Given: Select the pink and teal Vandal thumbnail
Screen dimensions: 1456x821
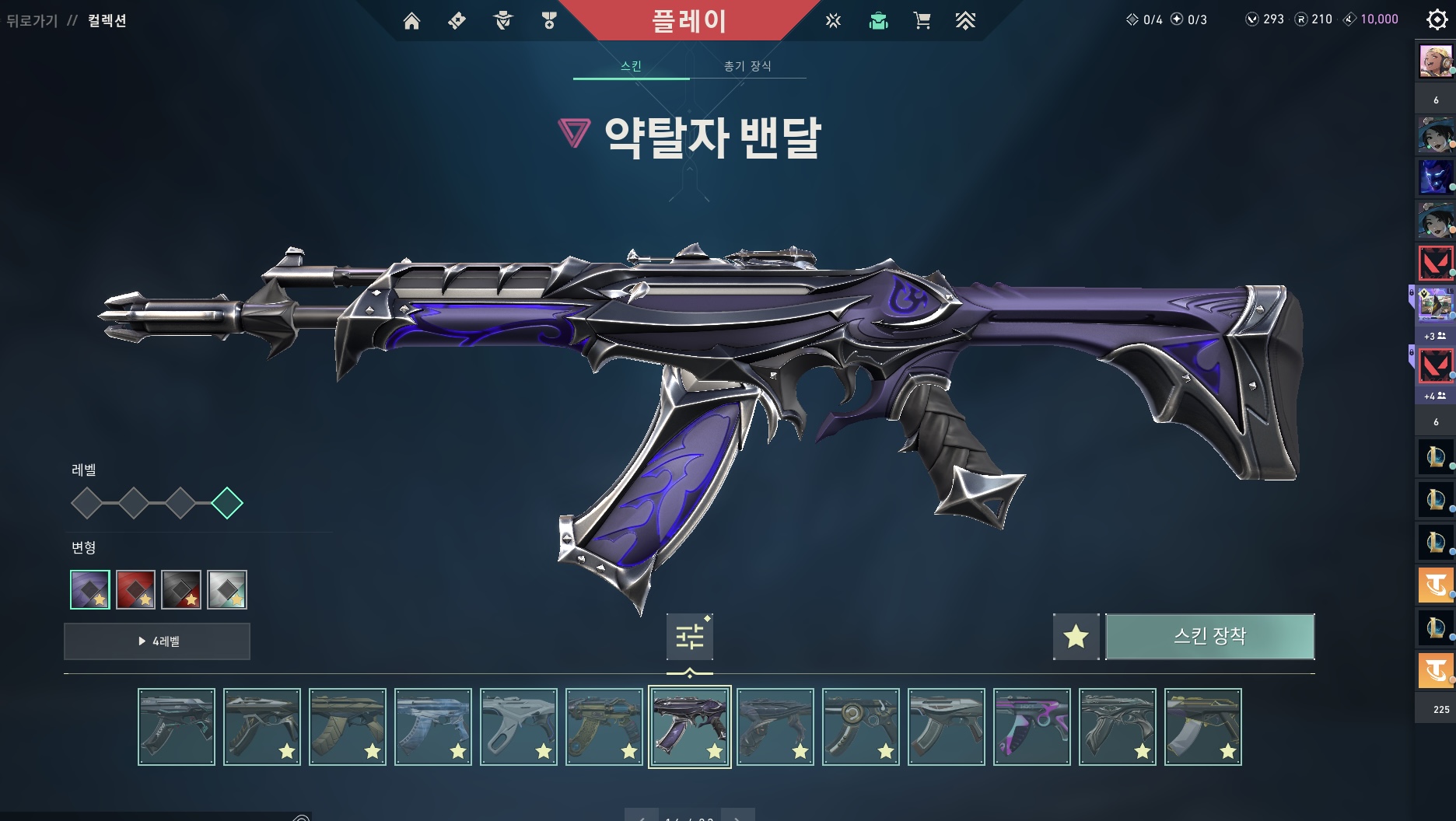Looking at the screenshot, I should tap(1032, 727).
